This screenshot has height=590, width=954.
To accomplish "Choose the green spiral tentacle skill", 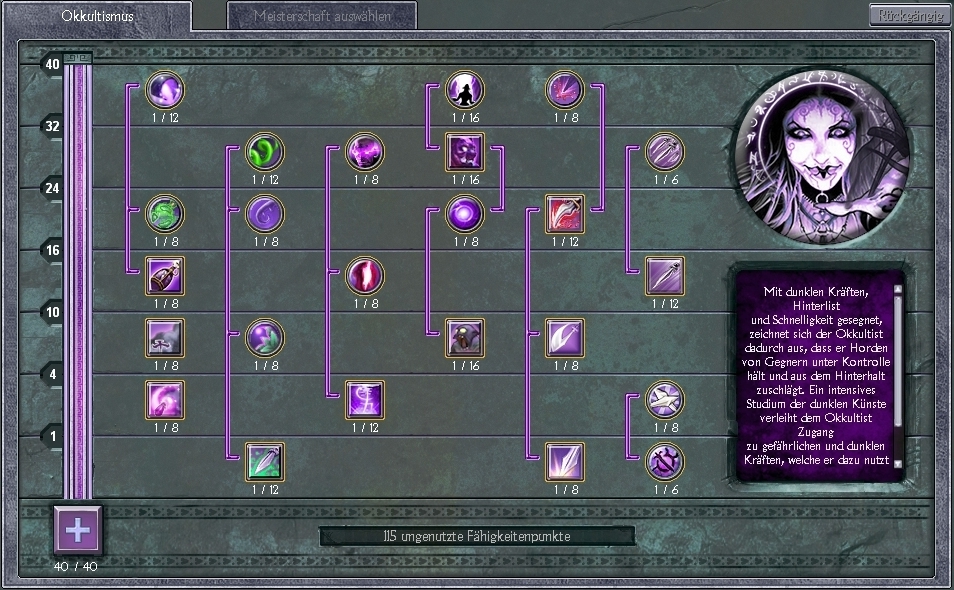I will (265, 153).
